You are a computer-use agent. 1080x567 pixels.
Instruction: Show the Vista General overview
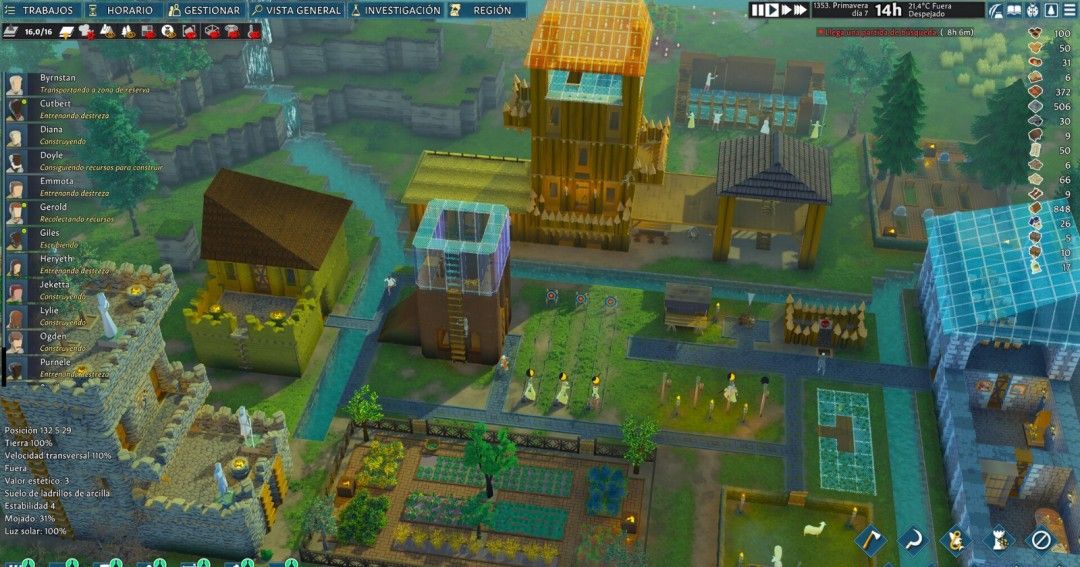[297, 10]
